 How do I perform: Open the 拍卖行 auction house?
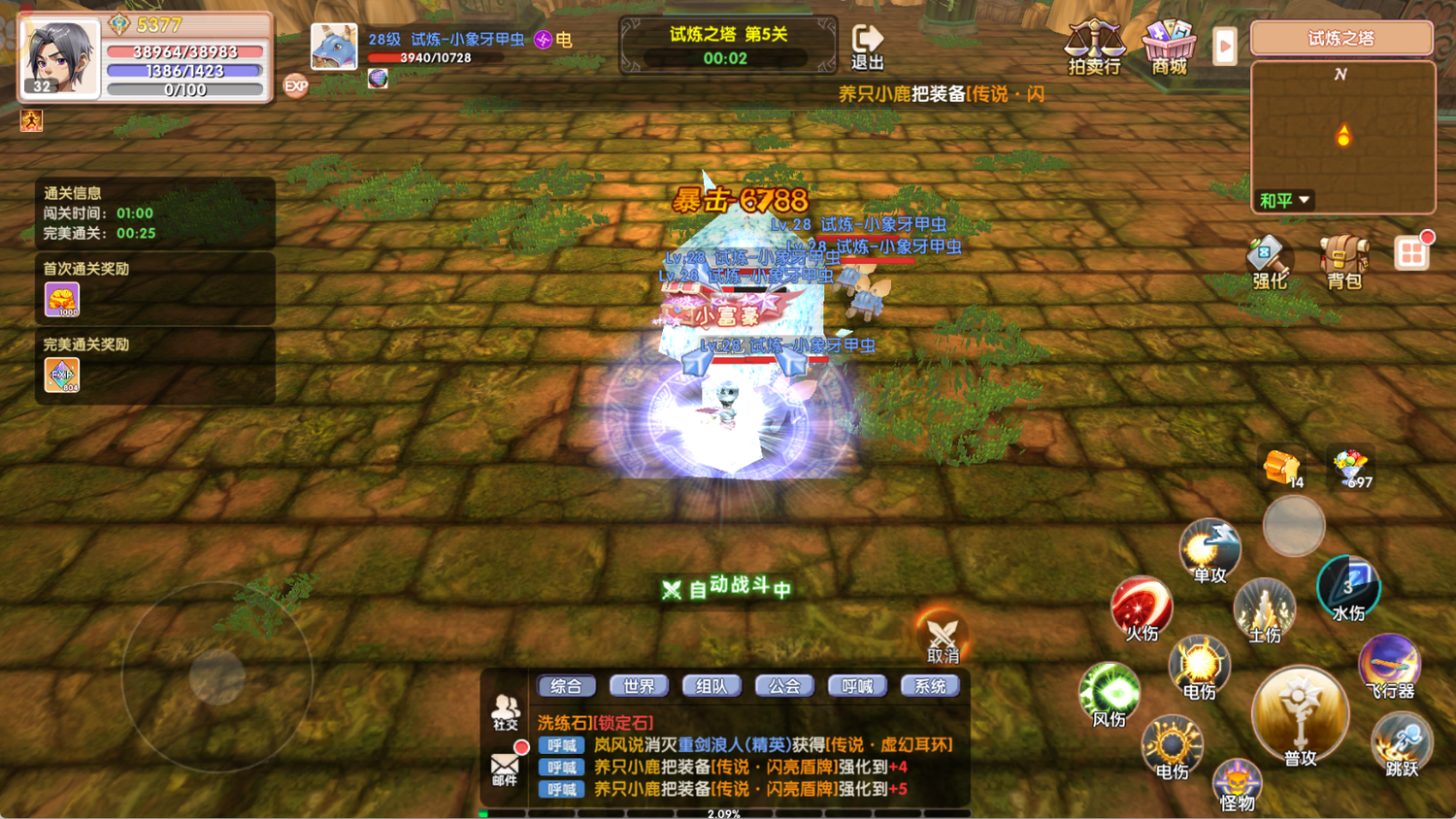click(x=1094, y=46)
